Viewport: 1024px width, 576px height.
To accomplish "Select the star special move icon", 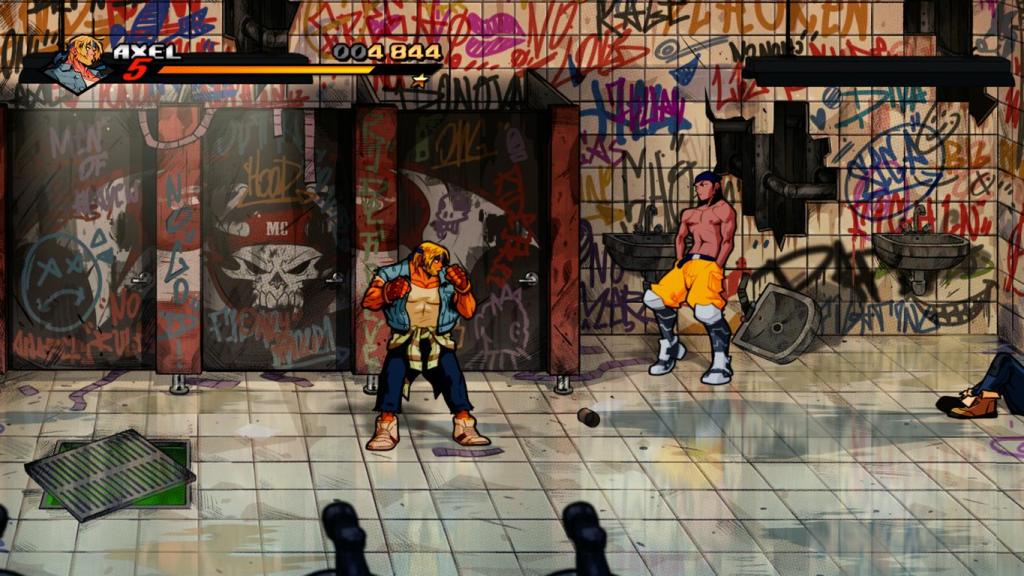I will [421, 79].
